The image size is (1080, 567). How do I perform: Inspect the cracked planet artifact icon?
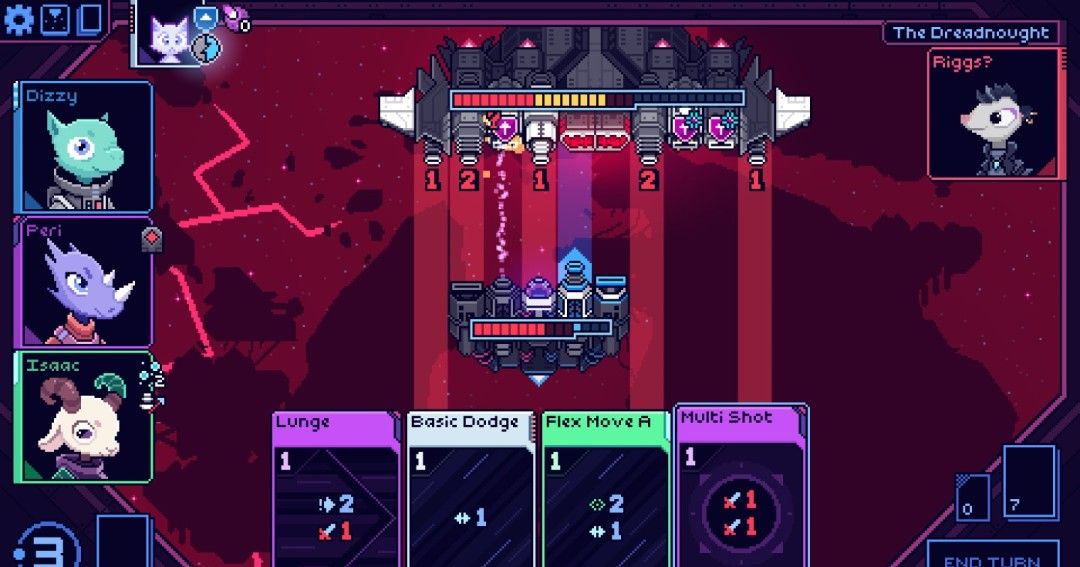tap(205, 48)
